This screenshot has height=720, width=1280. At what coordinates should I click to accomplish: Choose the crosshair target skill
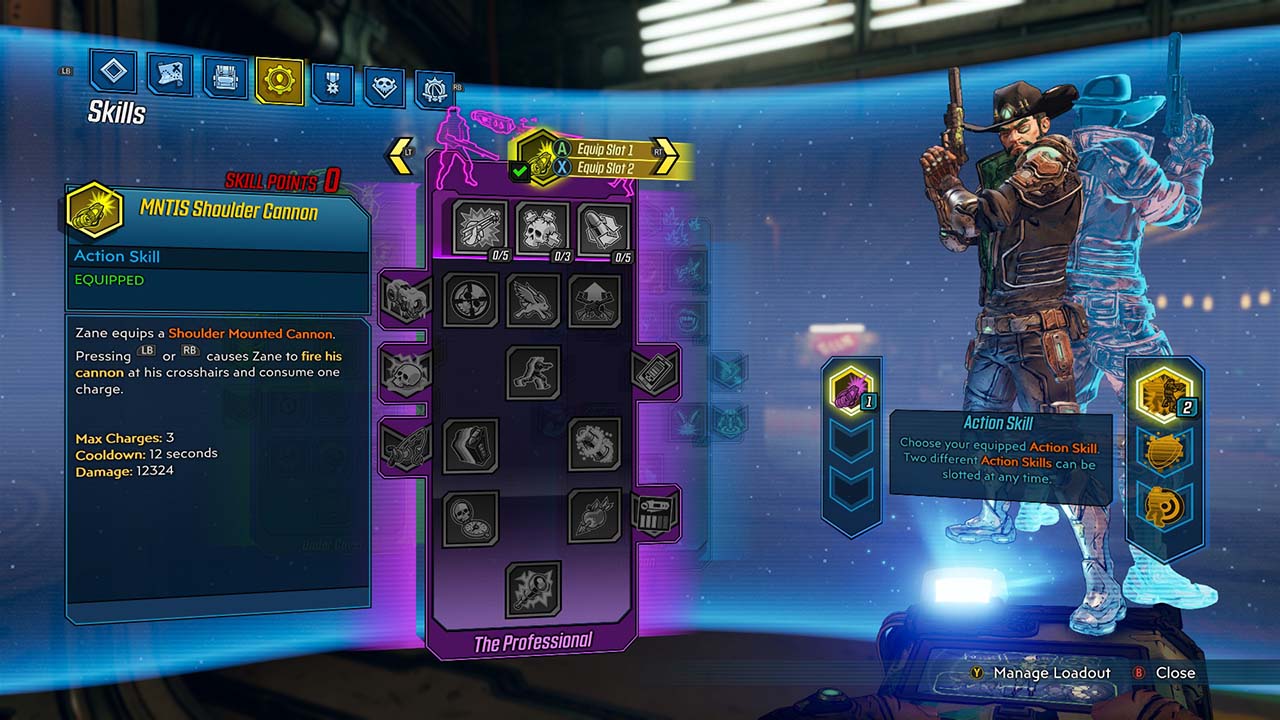coord(470,300)
